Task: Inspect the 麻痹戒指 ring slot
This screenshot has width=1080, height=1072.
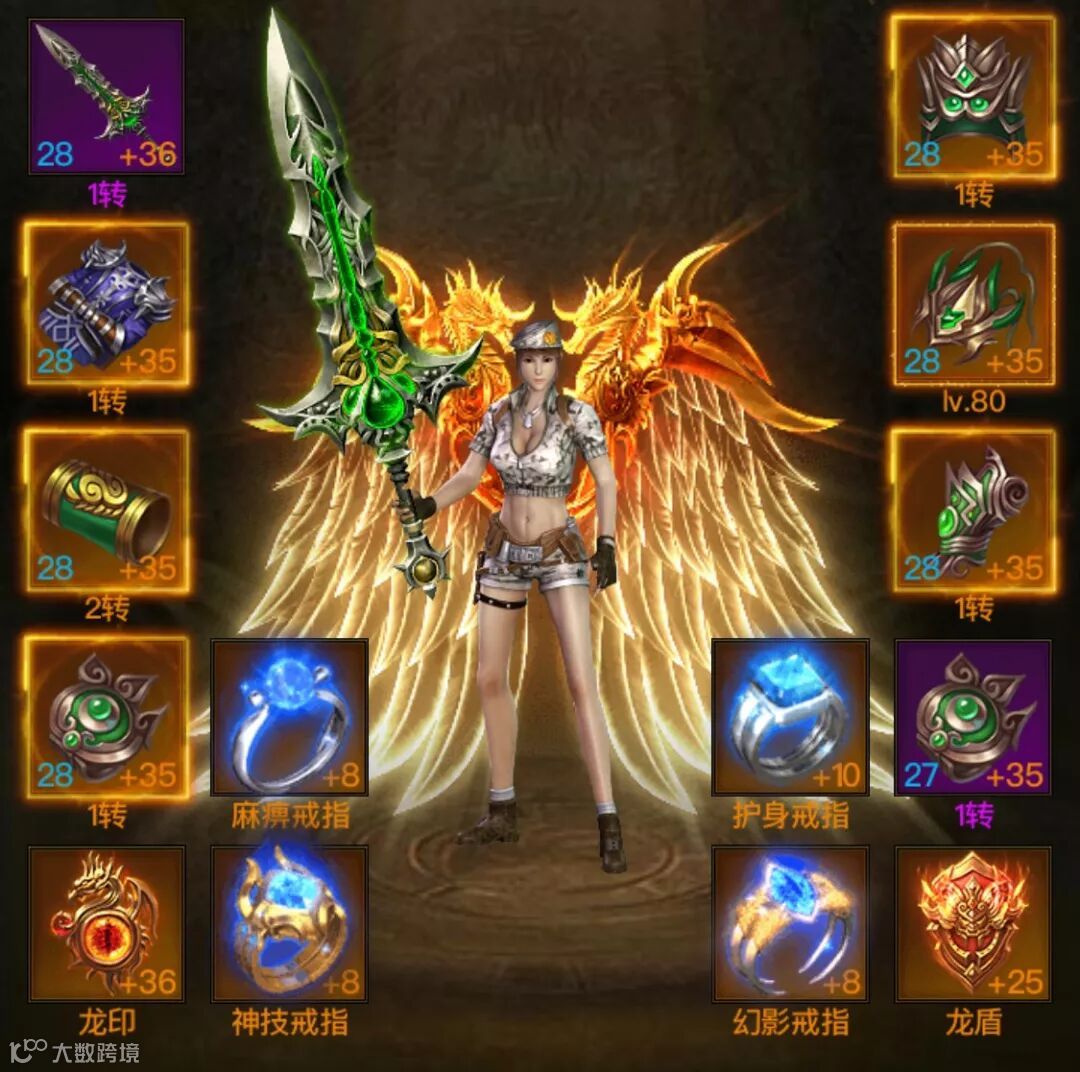Action: [x=290, y=718]
